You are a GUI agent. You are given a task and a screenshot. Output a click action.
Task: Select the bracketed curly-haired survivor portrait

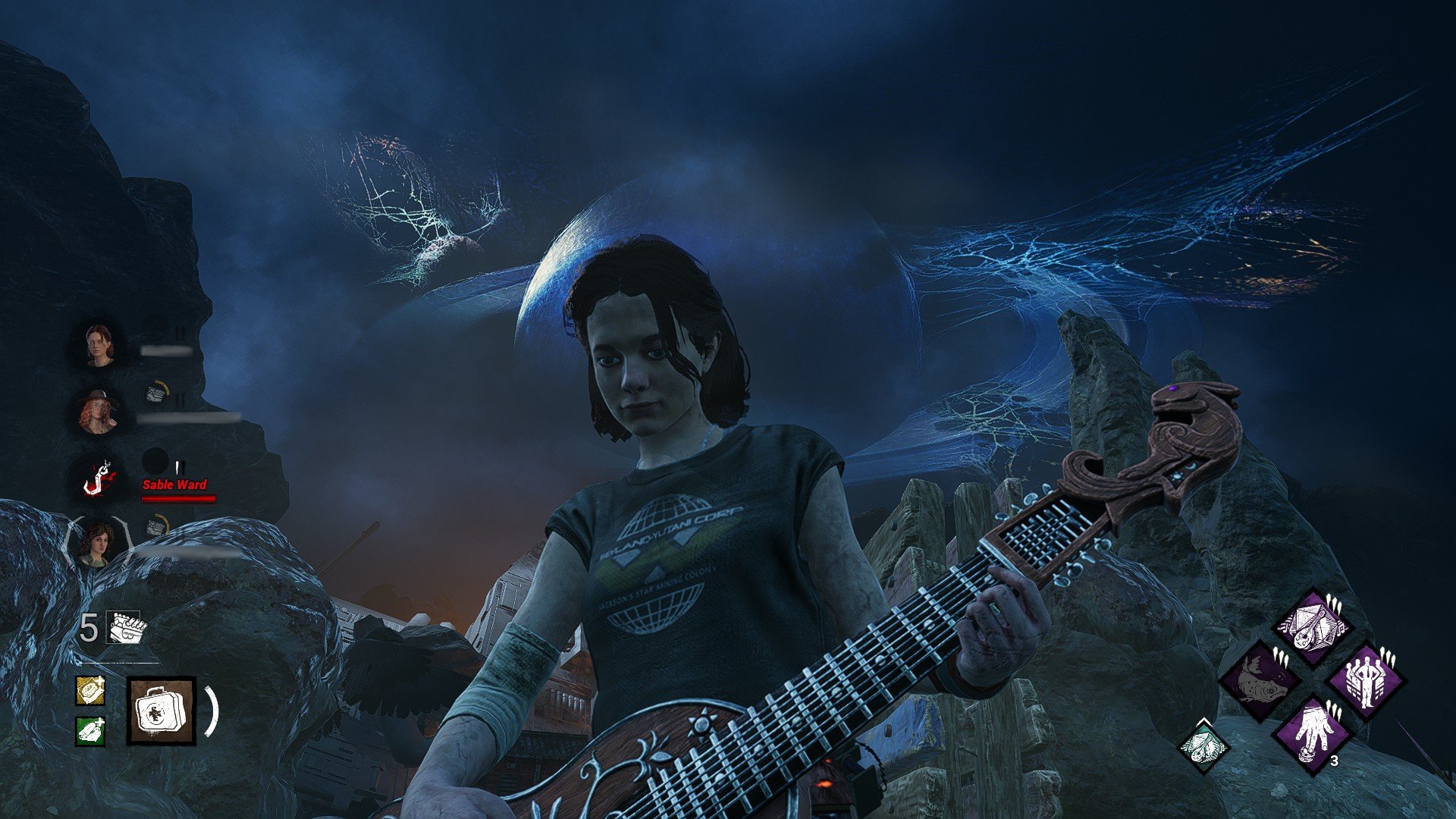pyautogui.click(x=99, y=541)
